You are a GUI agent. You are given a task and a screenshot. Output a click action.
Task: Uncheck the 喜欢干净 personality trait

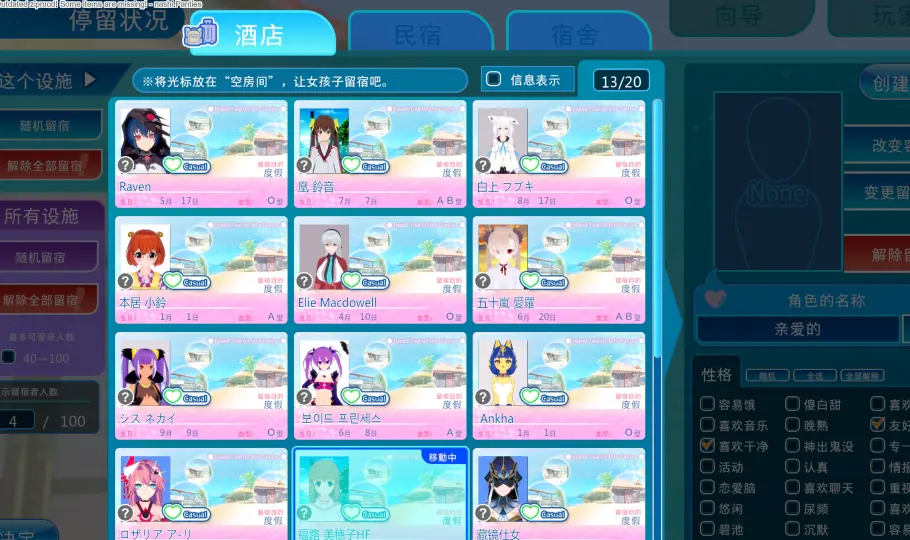[x=708, y=446]
